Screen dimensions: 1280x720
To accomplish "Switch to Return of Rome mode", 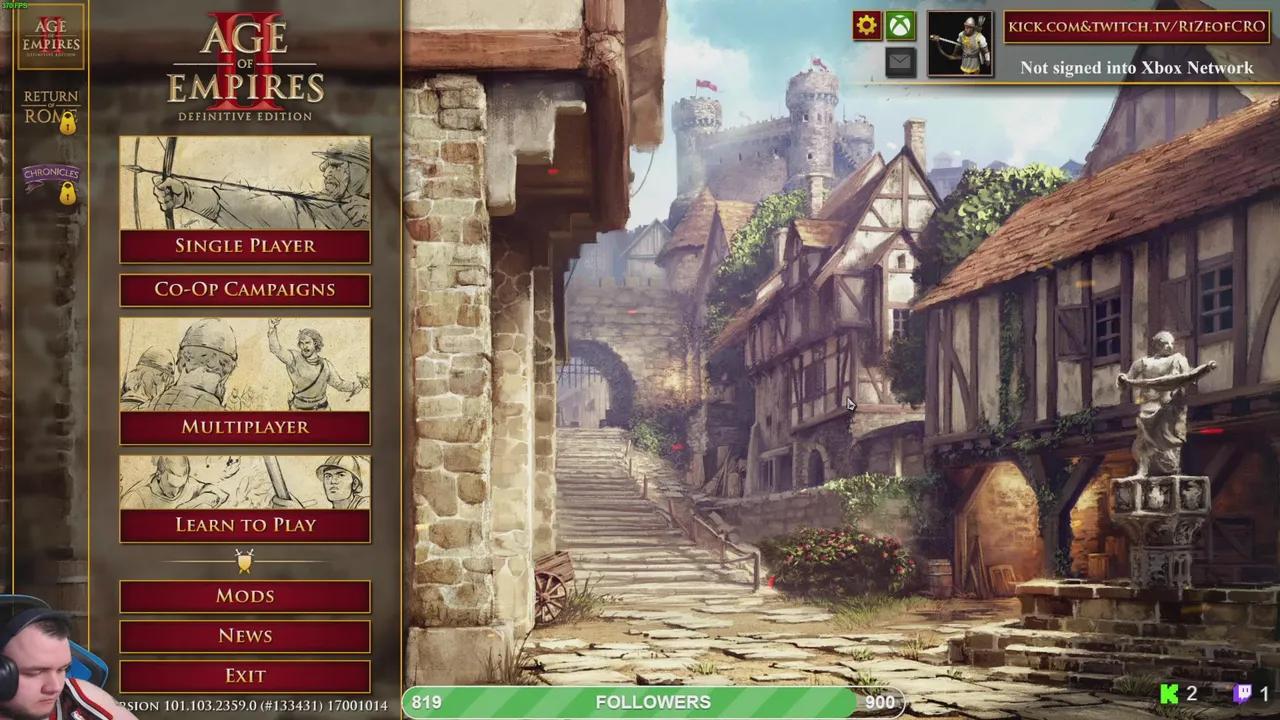I will click(51, 108).
